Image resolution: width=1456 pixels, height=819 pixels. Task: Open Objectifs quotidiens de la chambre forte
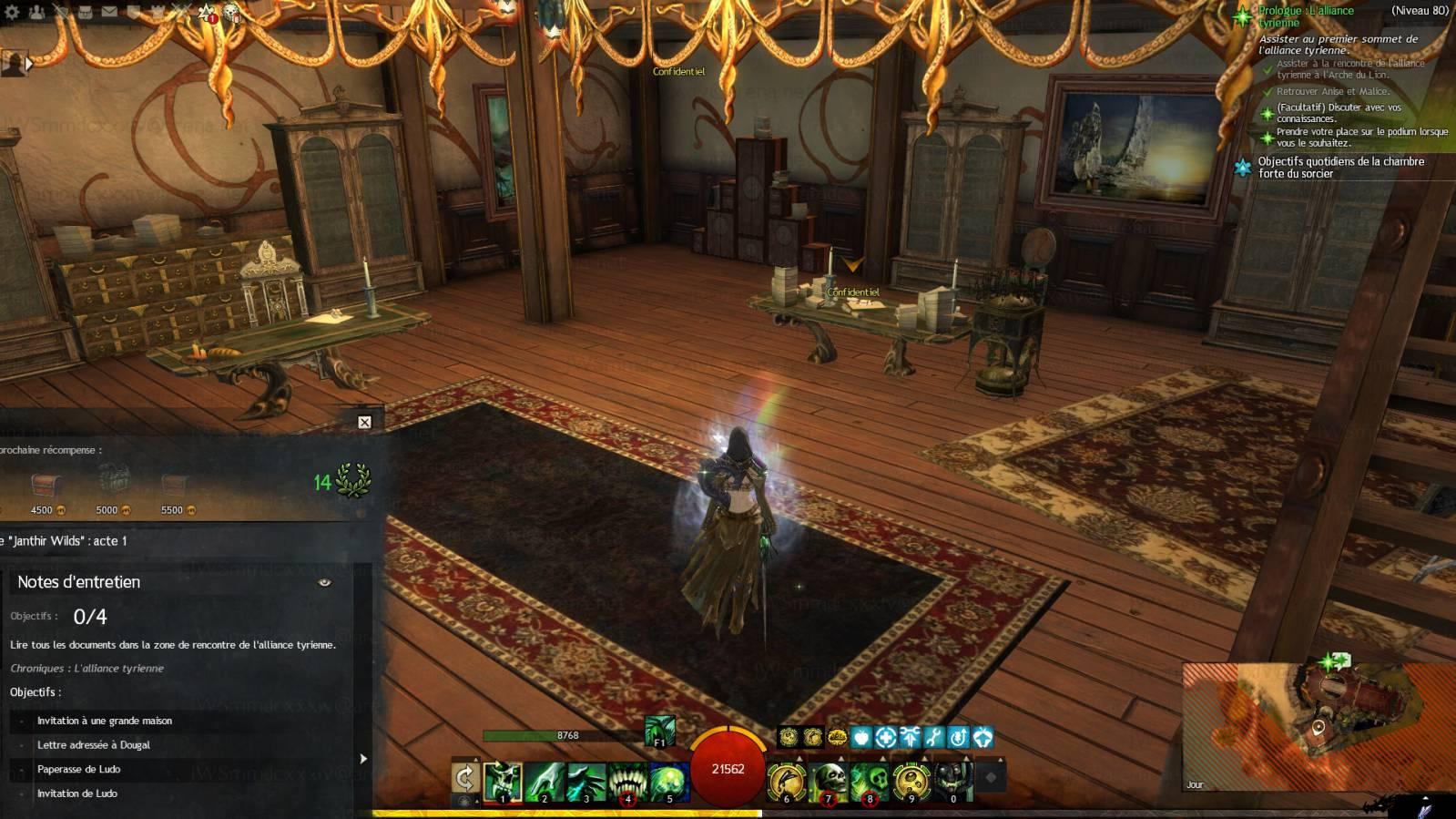point(1340,168)
